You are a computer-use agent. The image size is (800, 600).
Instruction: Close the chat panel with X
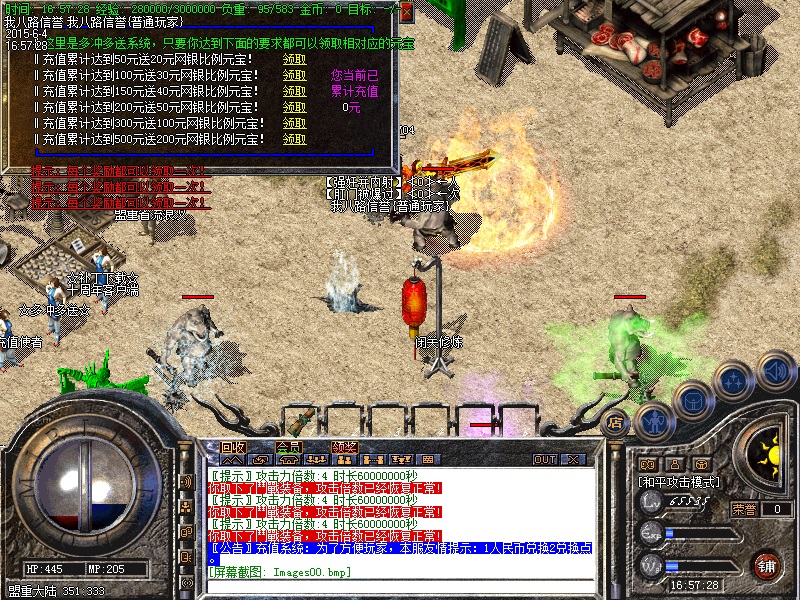(x=574, y=459)
